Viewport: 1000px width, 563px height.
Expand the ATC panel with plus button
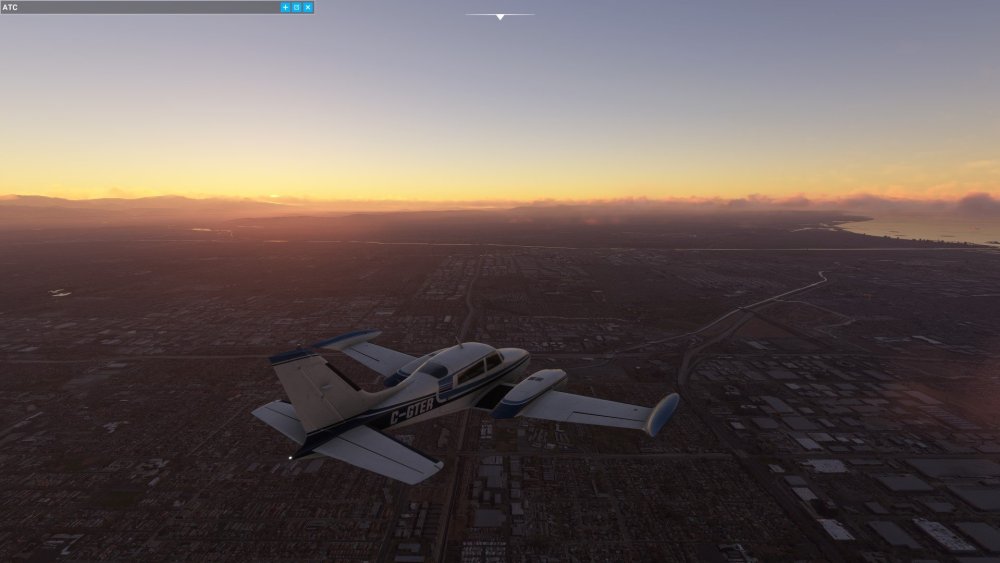pyautogui.click(x=285, y=7)
